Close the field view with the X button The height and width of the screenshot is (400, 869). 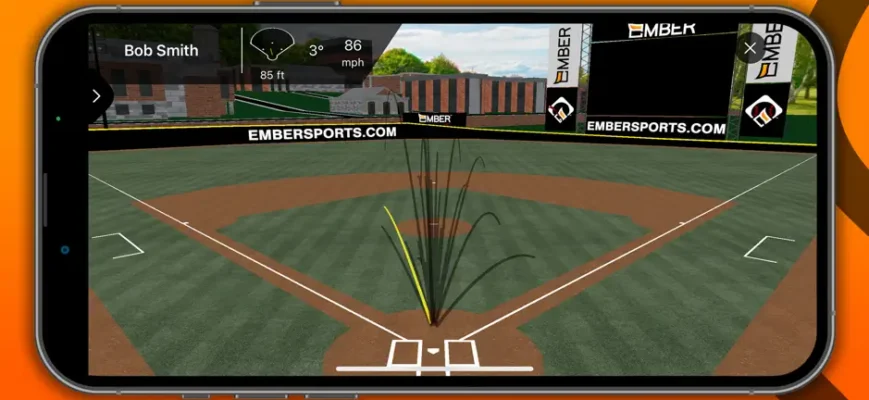coord(751,47)
